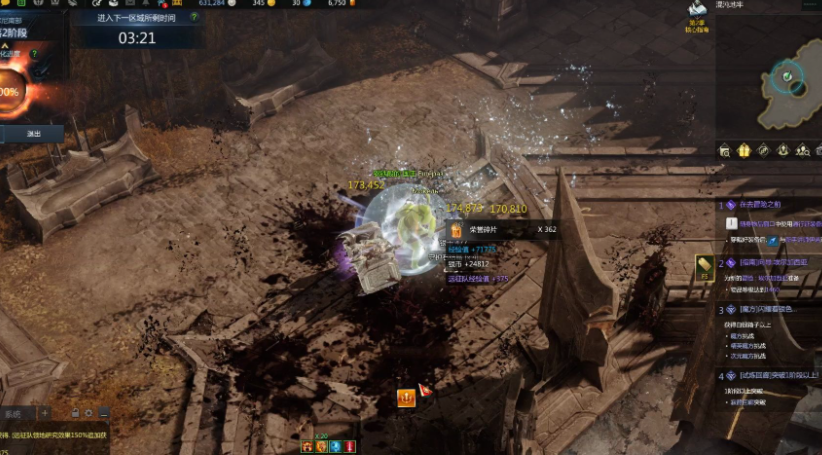Viewport: 822px width, 455px height.
Task: Click the green help icon in stage panel
Action: [36, 55]
